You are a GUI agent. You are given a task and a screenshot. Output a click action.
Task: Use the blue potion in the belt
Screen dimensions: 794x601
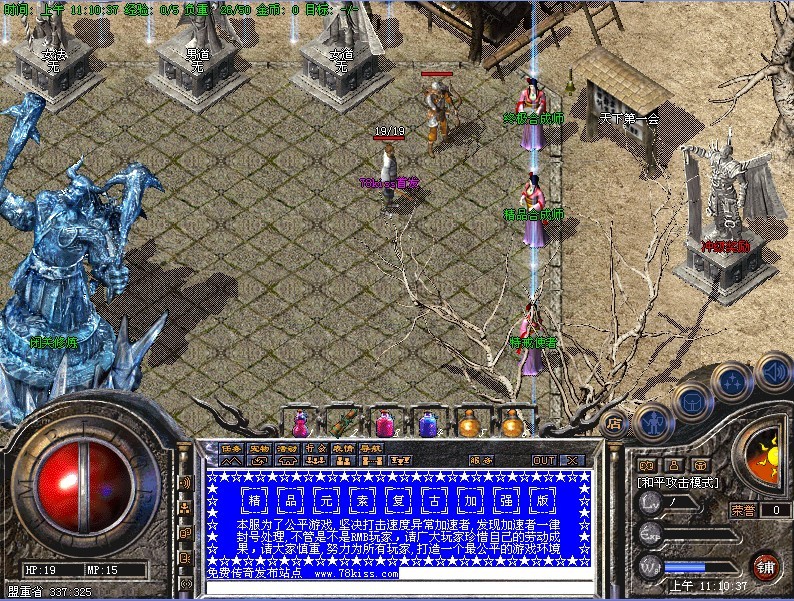(428, 425)
